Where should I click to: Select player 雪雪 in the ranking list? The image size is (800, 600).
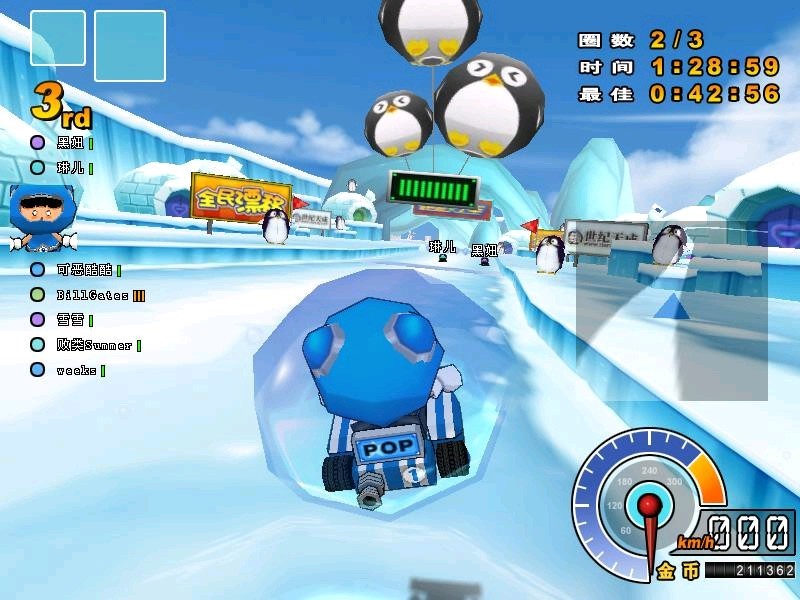coord(70,320)
